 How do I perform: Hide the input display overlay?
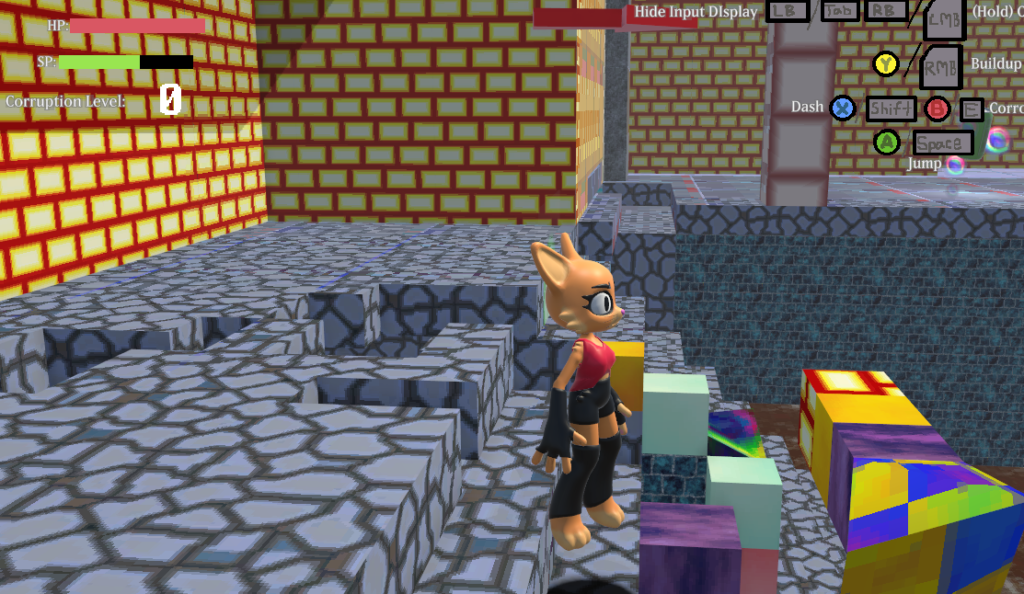tap(695, 12)
